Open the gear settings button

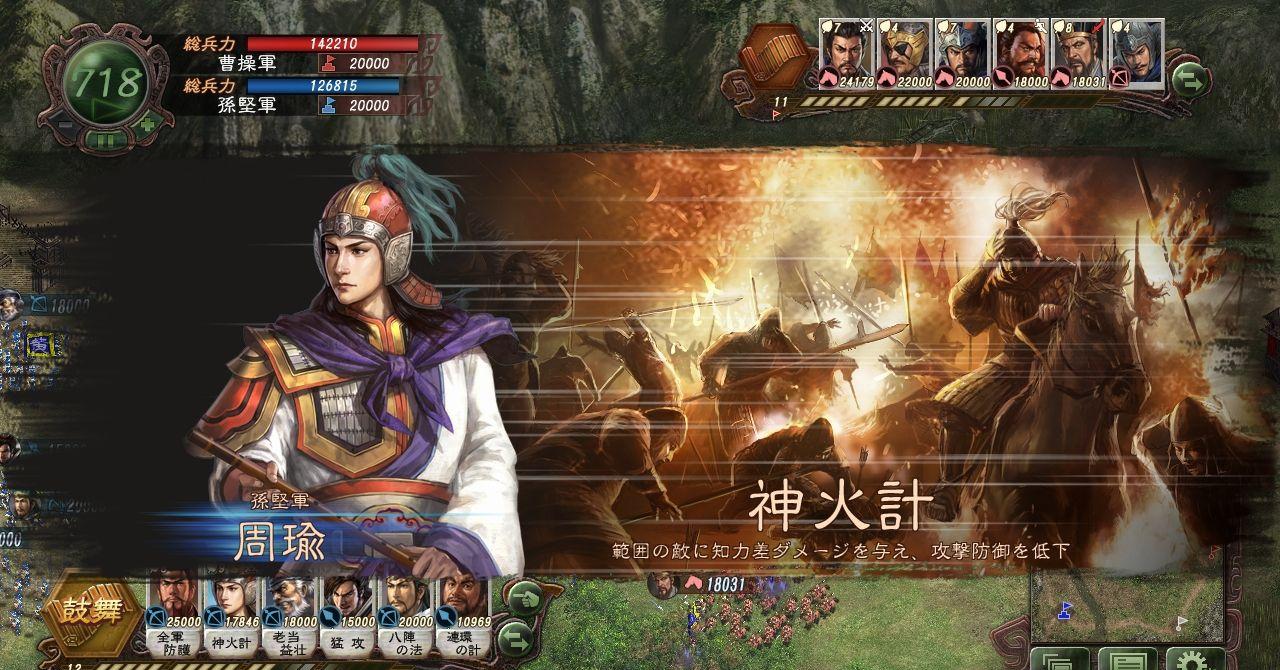(1195, 660)
